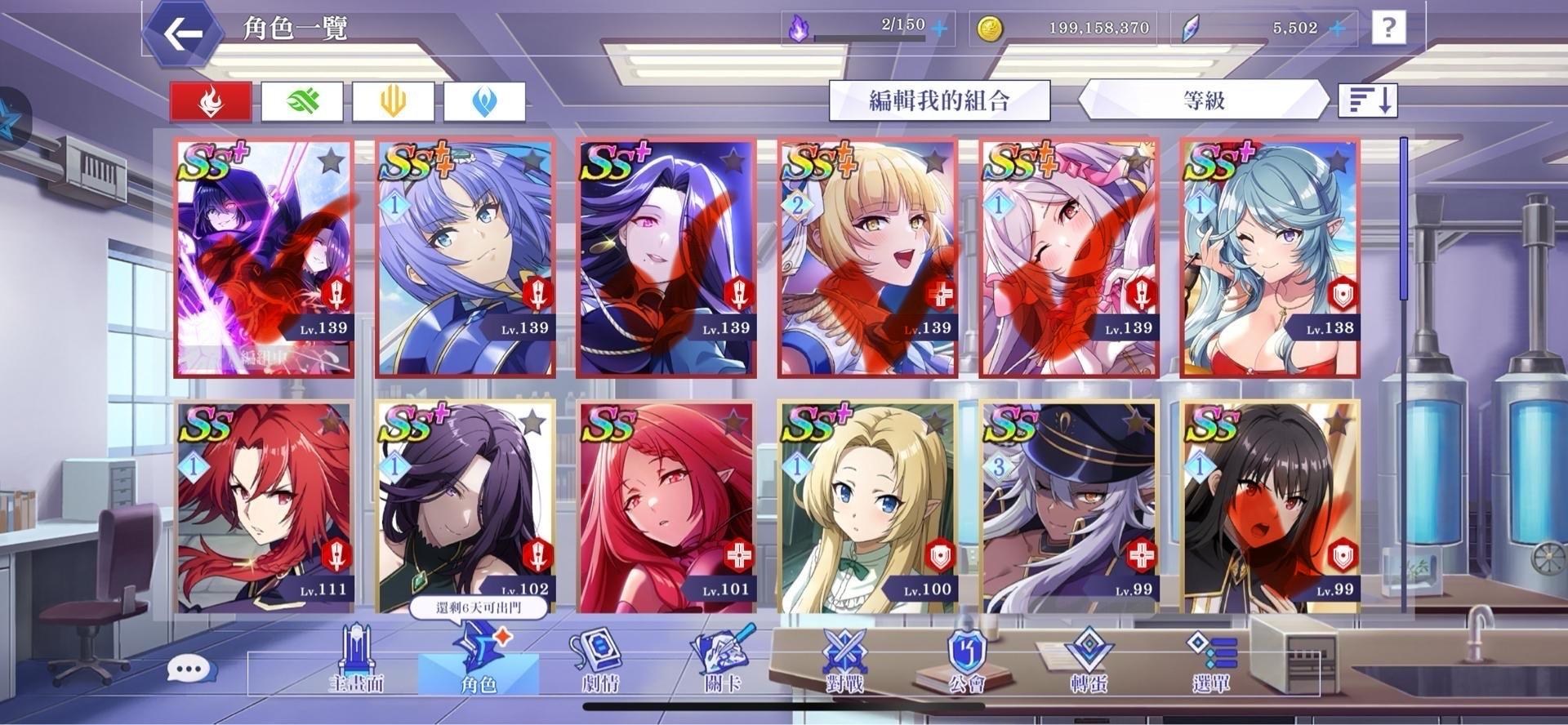Image resolution: width=1568 pixels, height=725 pixels.
Task: Open the 等級 sorting dropdown
Action: [1206, 100]
